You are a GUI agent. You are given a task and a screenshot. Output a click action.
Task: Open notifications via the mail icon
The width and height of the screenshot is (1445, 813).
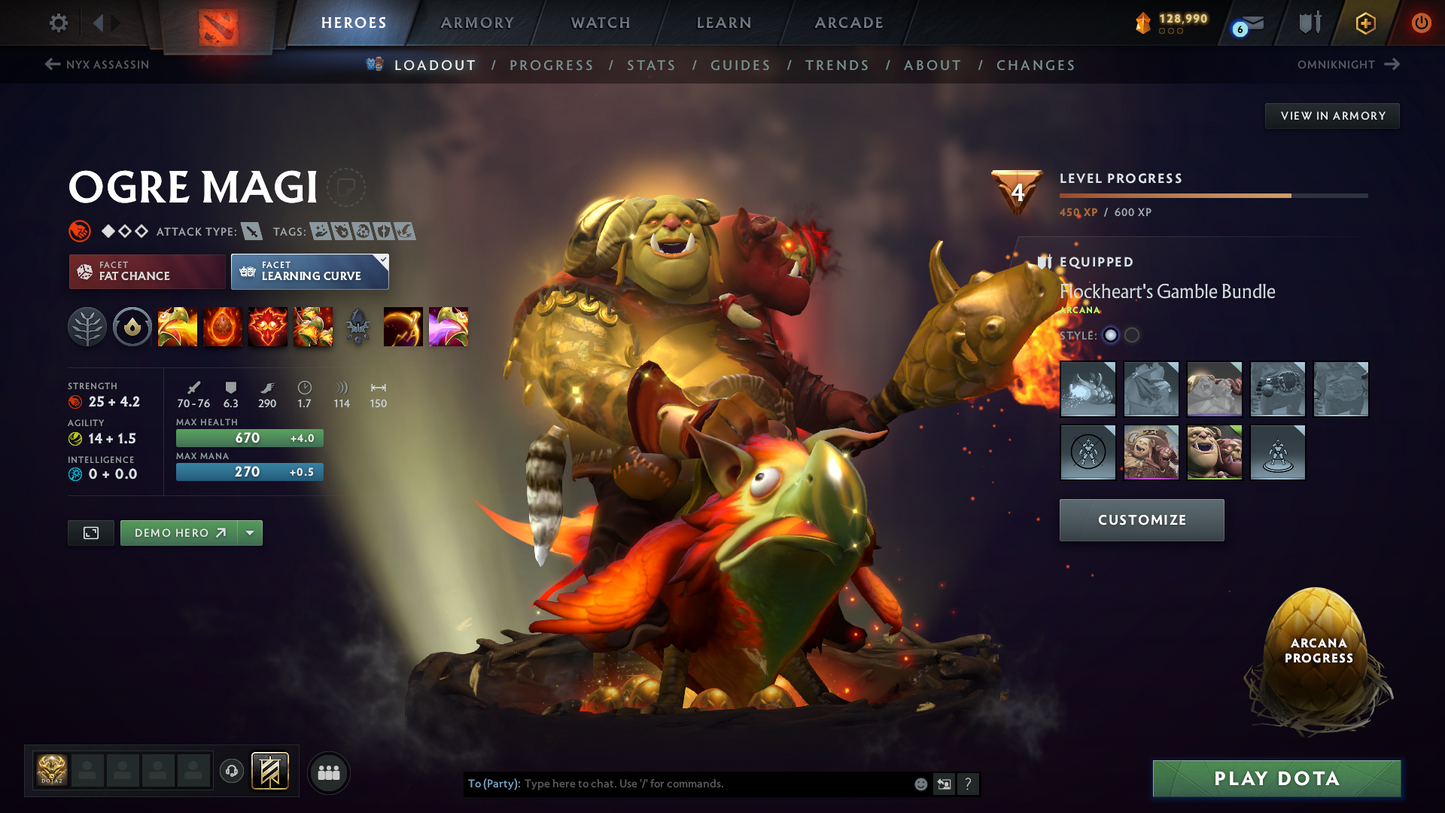[1250, 22]
